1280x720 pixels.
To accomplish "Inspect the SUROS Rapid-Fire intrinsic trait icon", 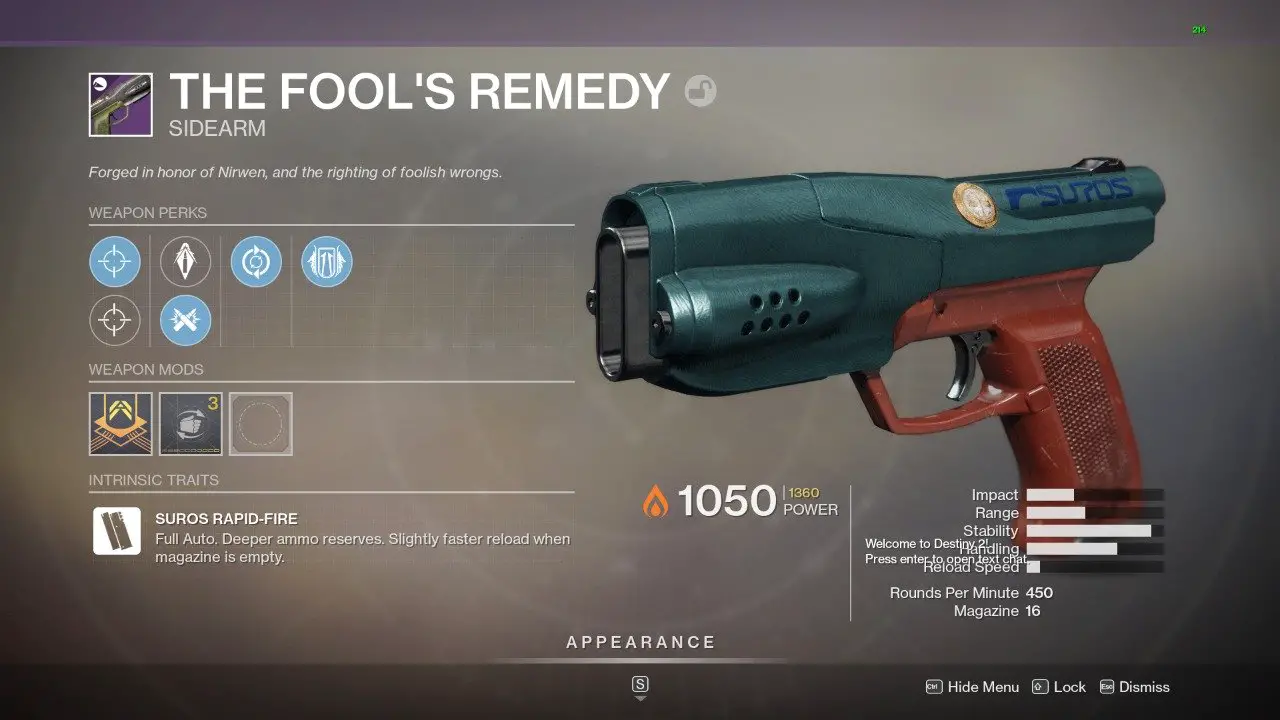I will coord(116,530).
